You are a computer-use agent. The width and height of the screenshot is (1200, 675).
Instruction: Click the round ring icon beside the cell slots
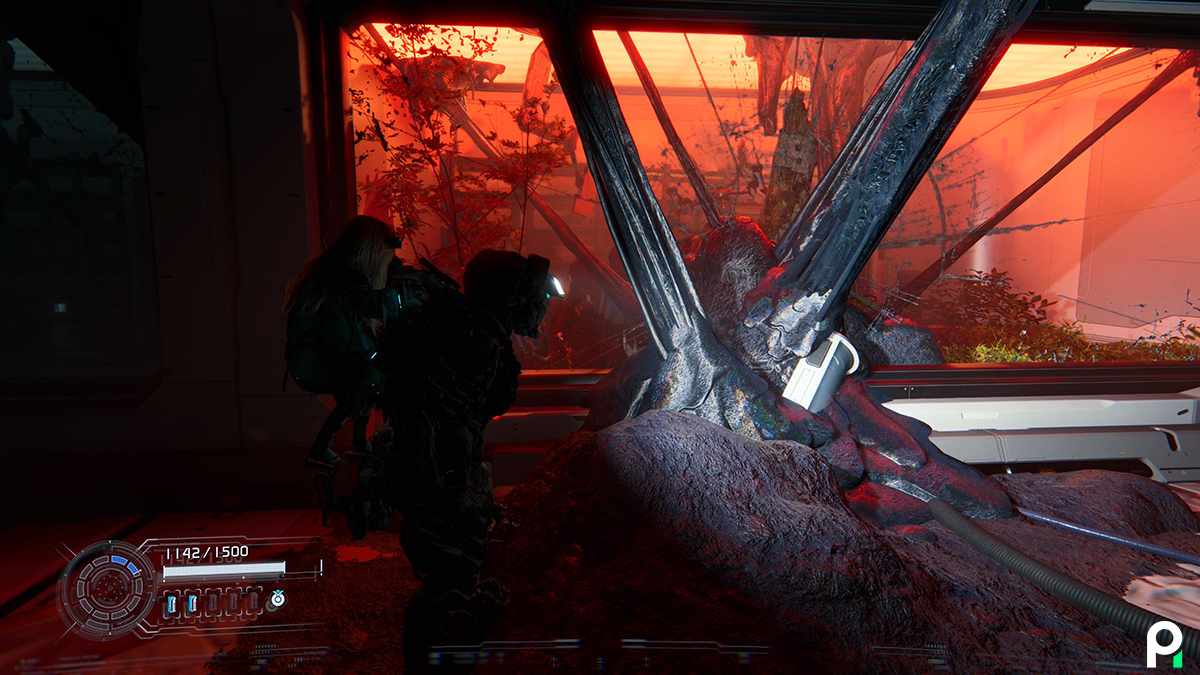pos(276,600)
